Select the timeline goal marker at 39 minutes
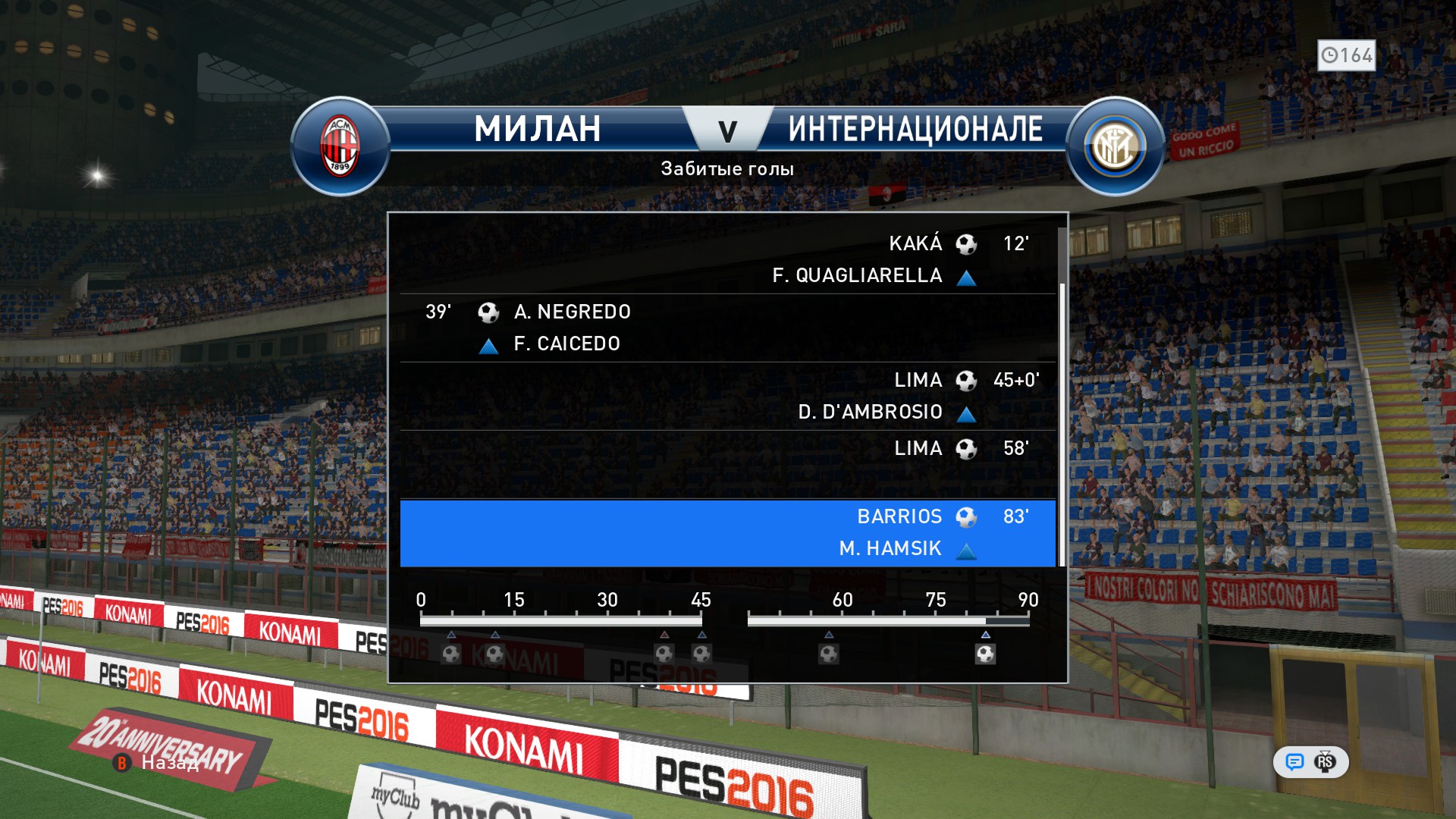Viewport: 1456px width, 819px height. point(664,654)
